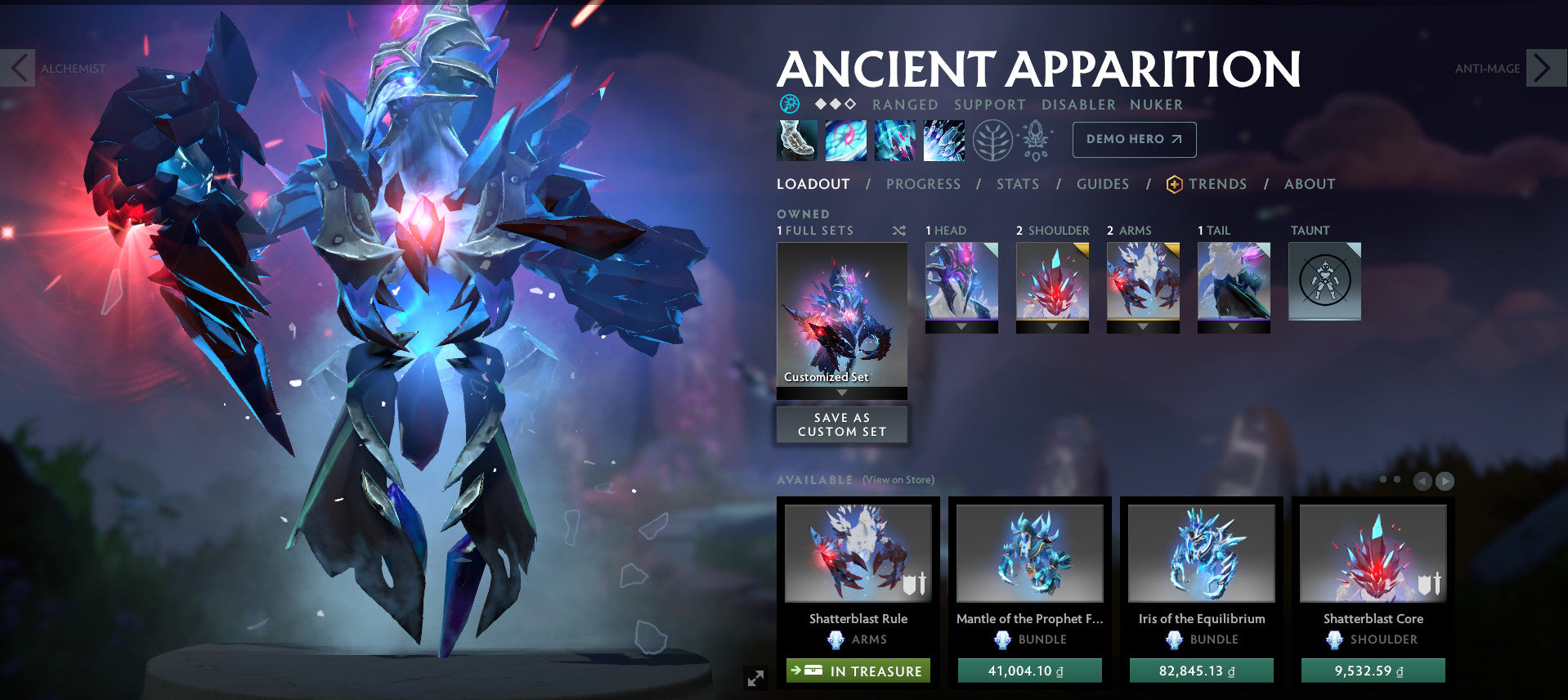Switch to the PROGRESS tab

tap(923, 184)
